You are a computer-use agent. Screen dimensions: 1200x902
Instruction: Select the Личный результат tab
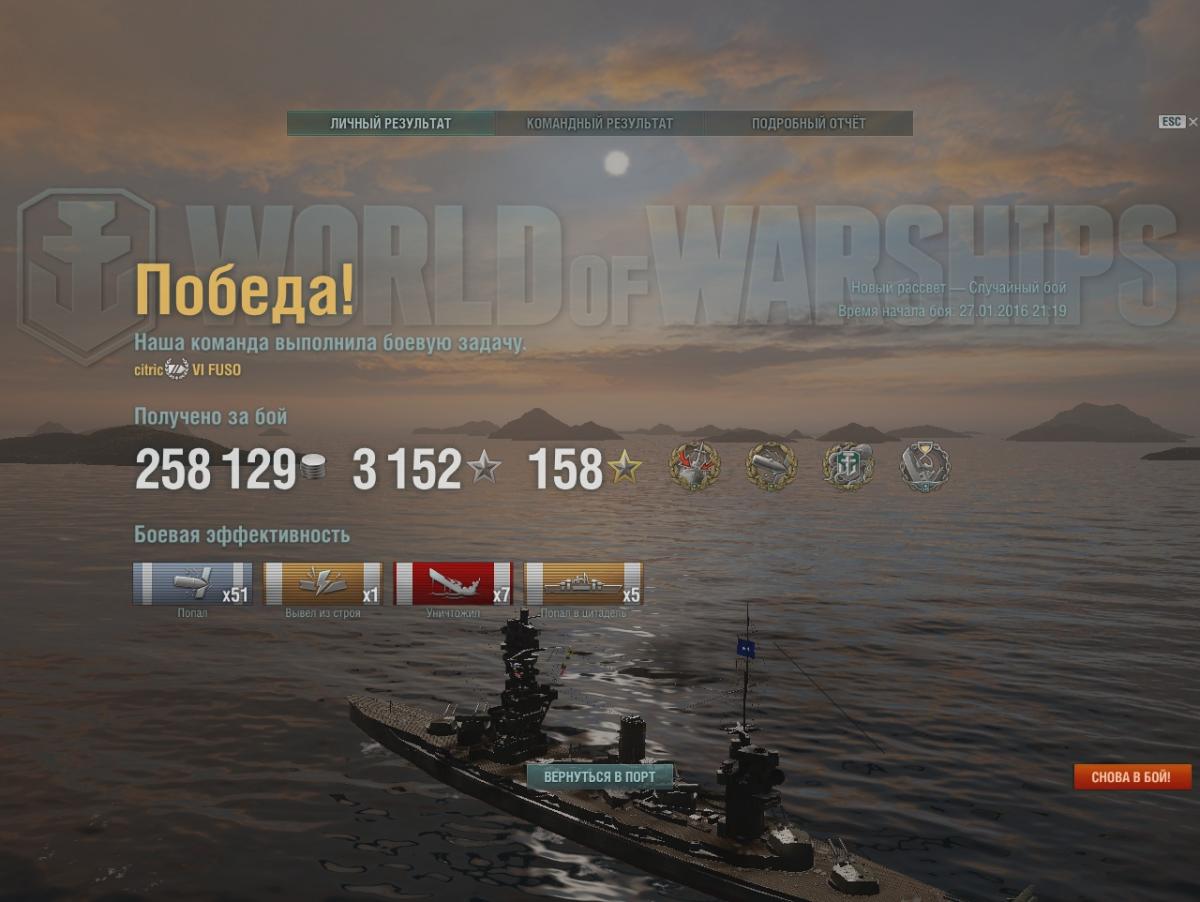[x=391, y=124]
